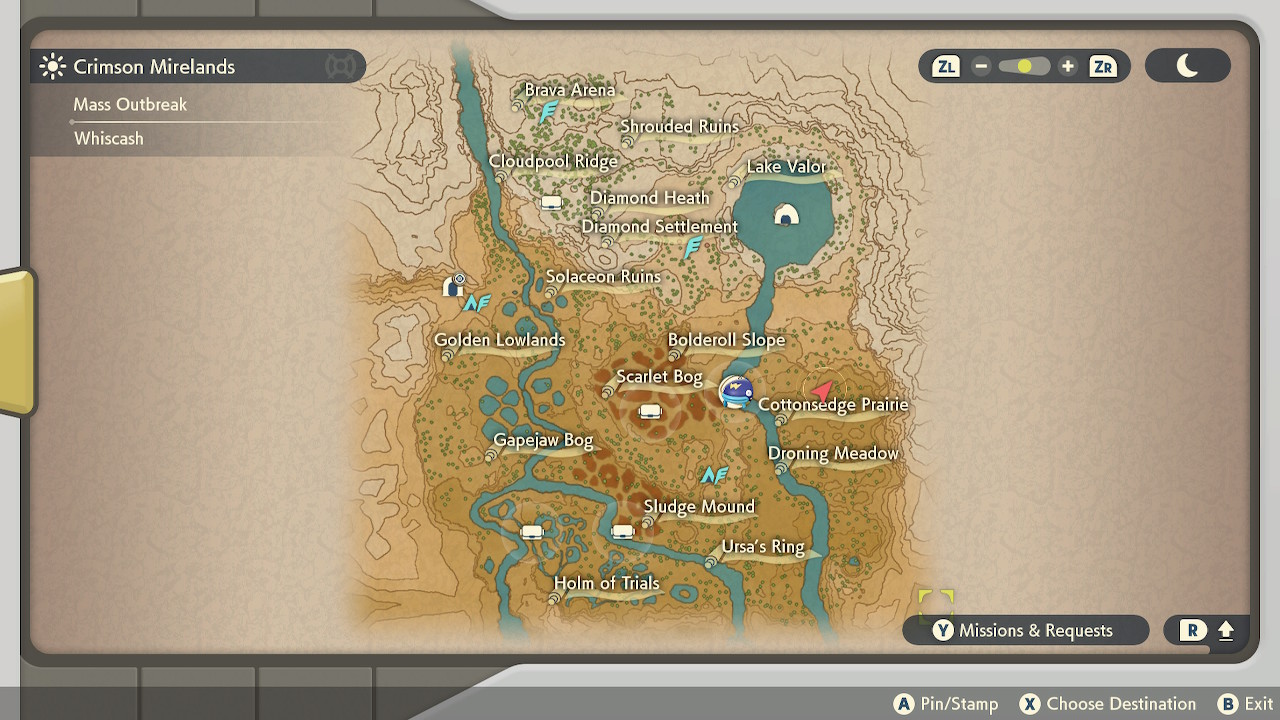This screenshot has height=720, width=1280.
Task: Click the yellow stamp cursor frame on the map
Action: pos(937,602)
